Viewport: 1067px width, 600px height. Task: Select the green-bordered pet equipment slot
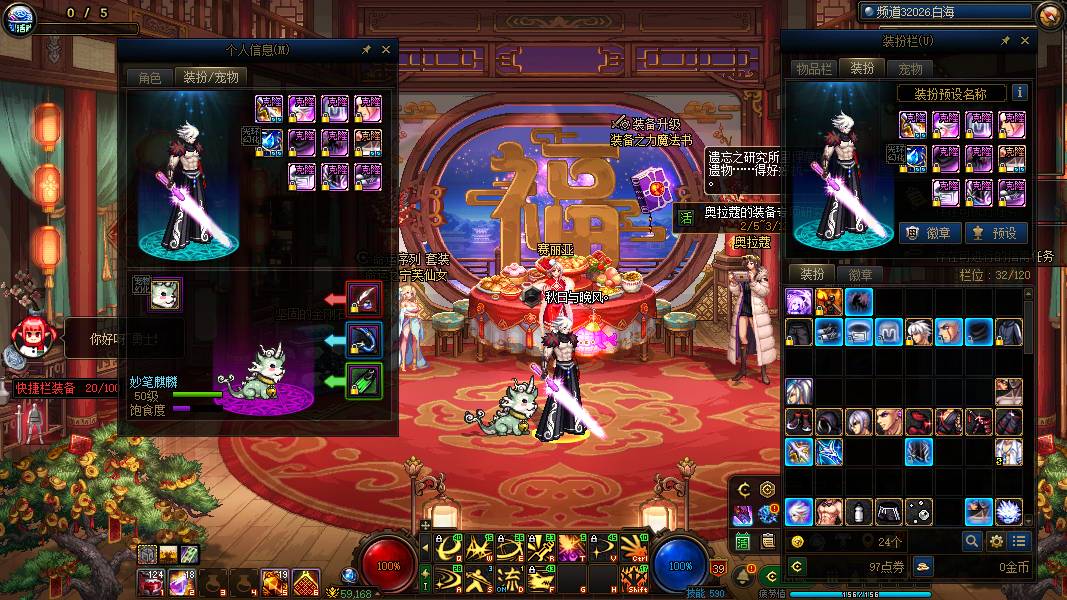tap(363, 381)
